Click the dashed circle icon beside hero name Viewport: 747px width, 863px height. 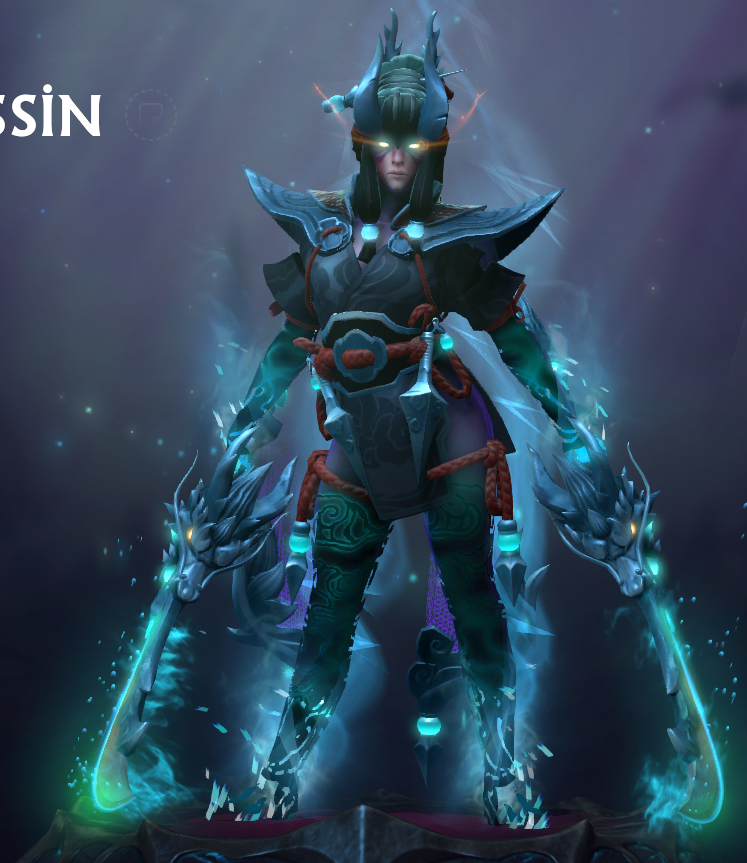(151, 115)
